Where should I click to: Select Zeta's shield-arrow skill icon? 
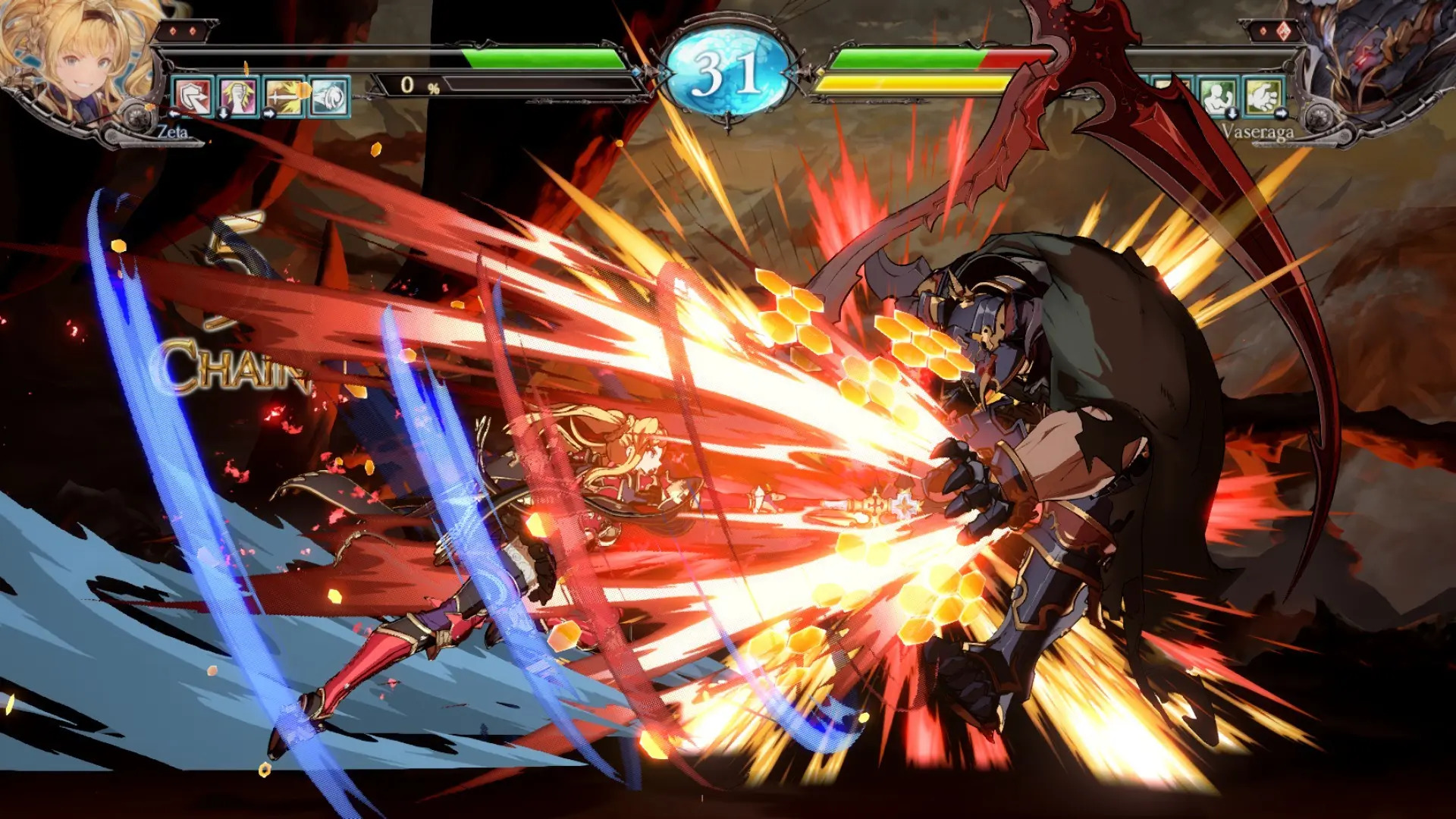[x=193, y=96]
